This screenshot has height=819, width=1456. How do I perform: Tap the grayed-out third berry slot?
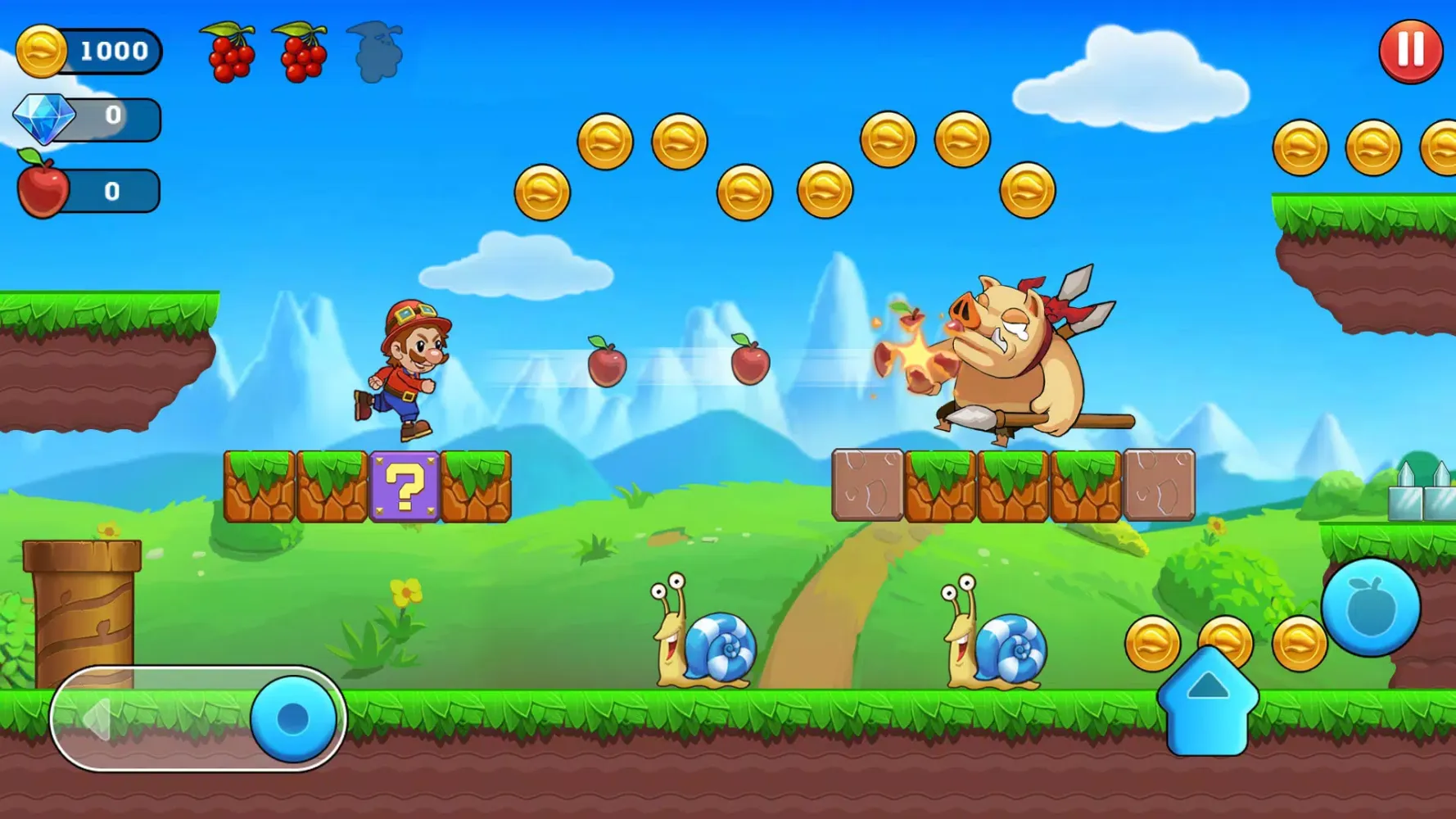click(377, 51)
